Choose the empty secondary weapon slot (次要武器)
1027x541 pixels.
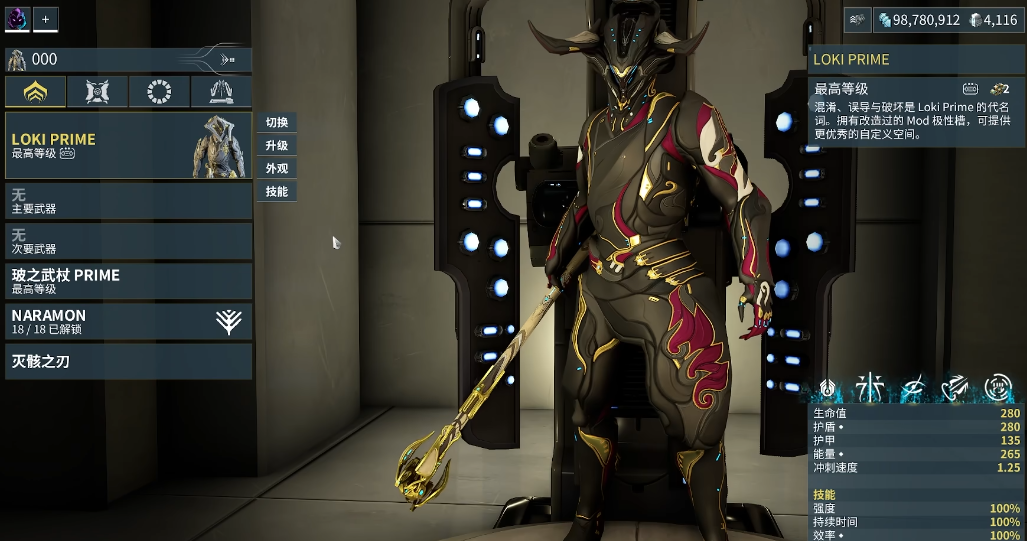click(128, 241)
